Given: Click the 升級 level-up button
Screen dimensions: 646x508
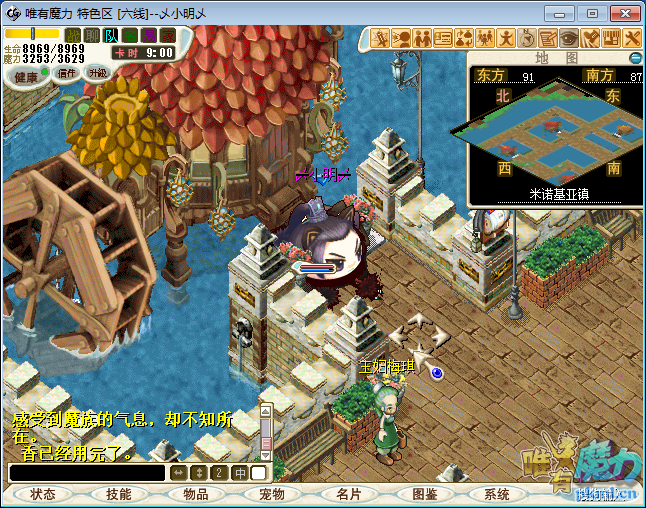Looking at the screenshot, I should (97, 73).
